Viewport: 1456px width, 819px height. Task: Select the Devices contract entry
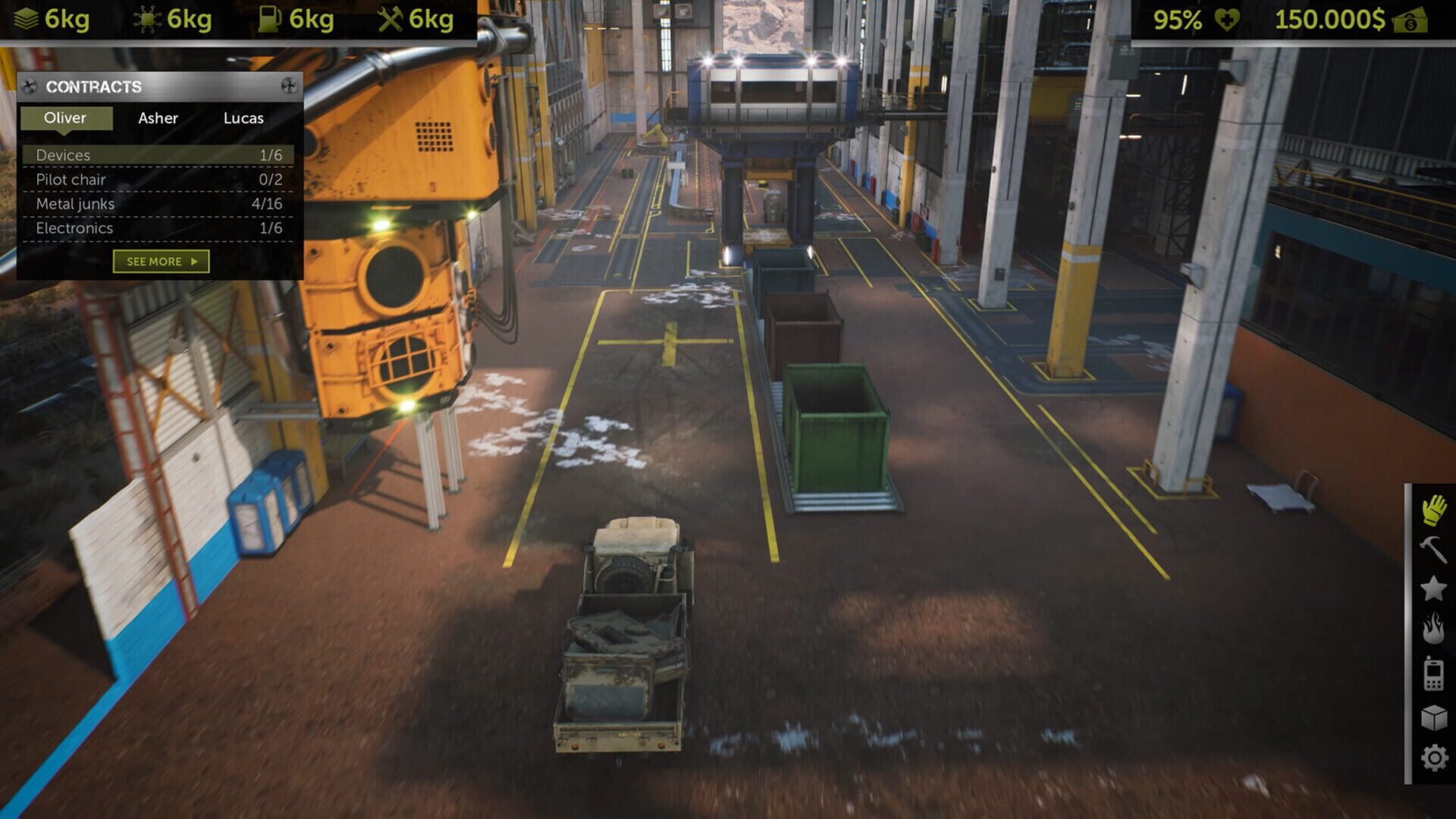159,155
